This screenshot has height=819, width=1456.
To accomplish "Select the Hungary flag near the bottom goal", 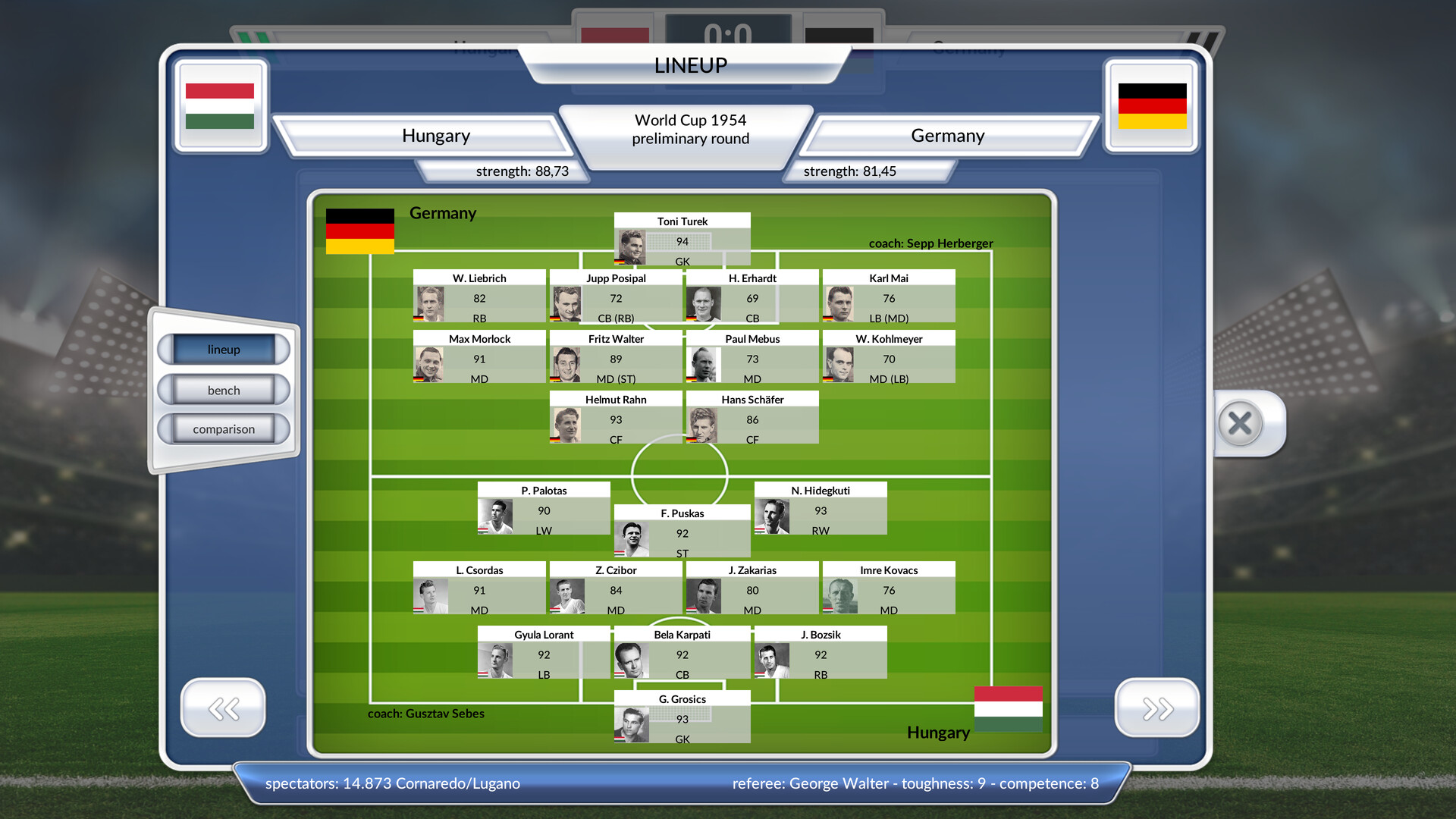I will tap(1008, 708).
